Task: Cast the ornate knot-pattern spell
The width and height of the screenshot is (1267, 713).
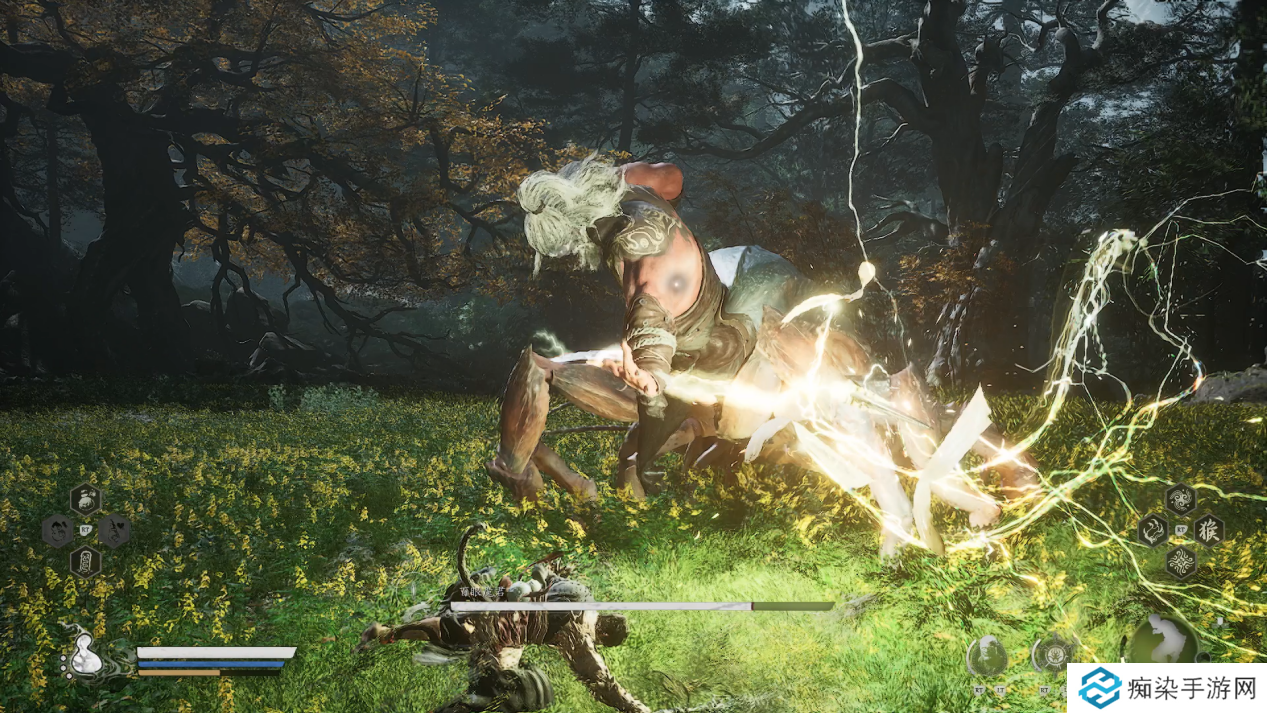Action: [x=1180, y=561]
